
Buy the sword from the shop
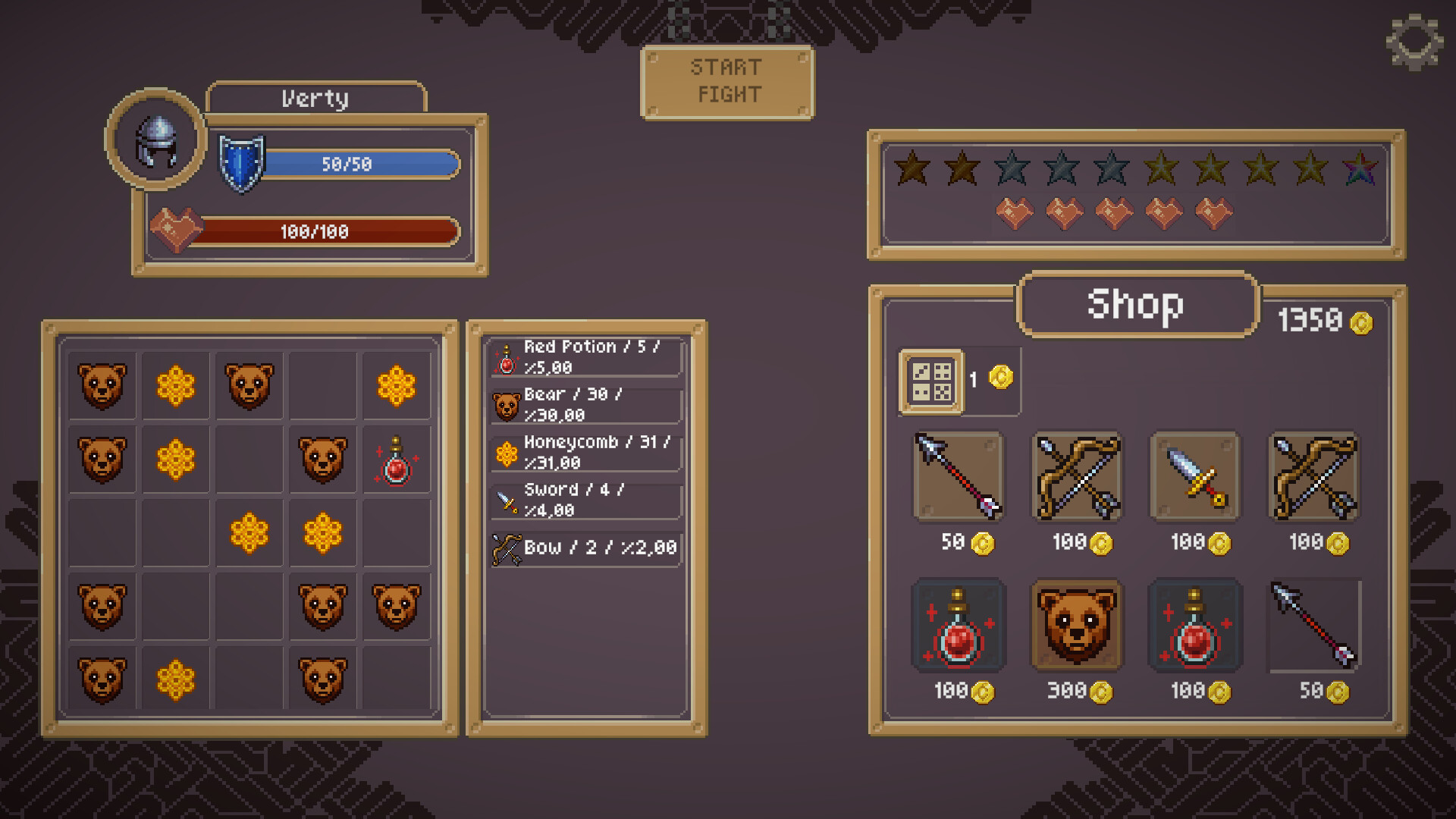1195,476
